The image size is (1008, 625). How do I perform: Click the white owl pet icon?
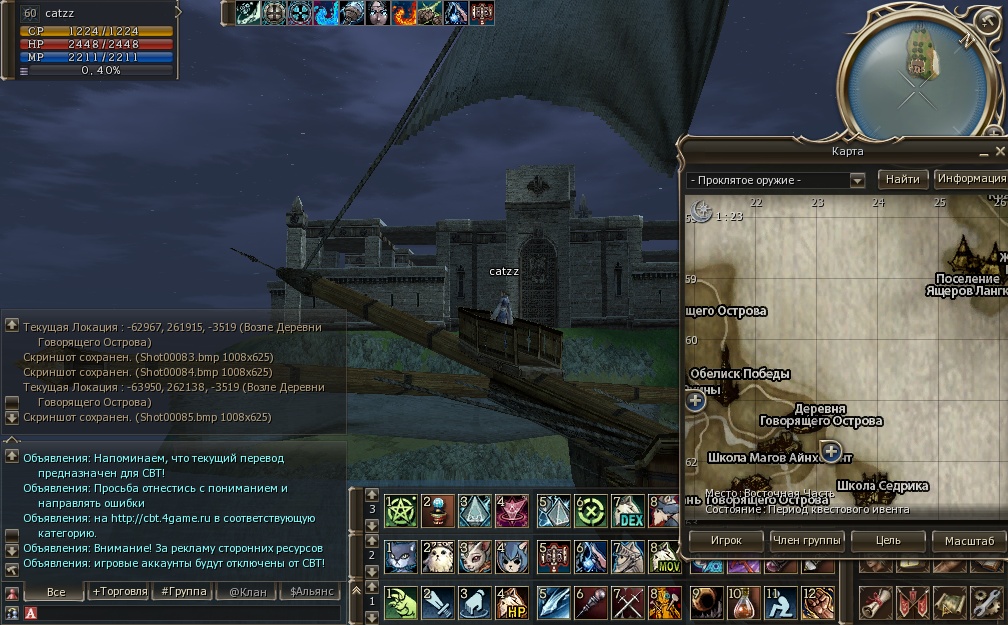click(438, 556)
